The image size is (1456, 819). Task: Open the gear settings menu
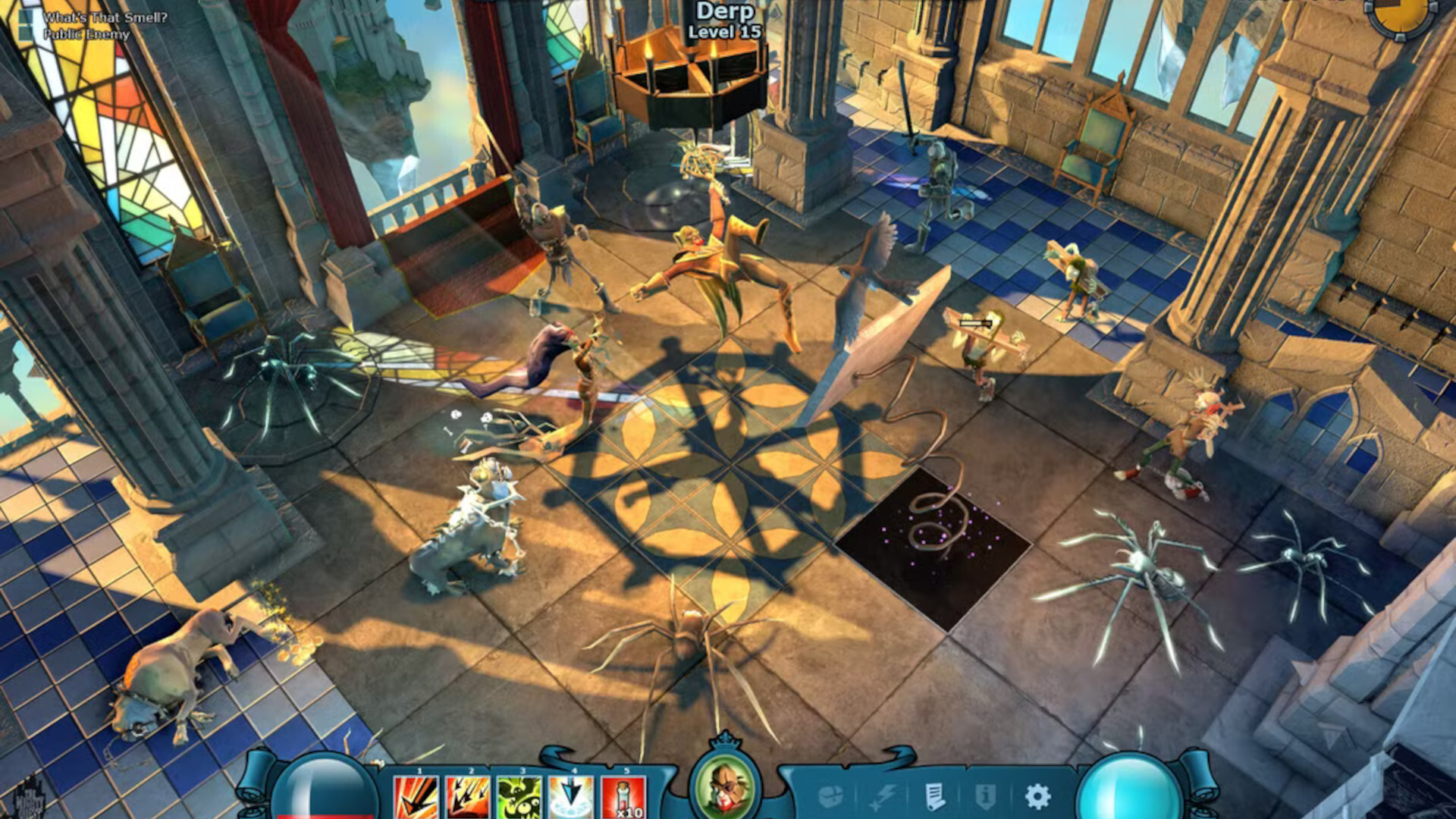[x=1037, y=796]
